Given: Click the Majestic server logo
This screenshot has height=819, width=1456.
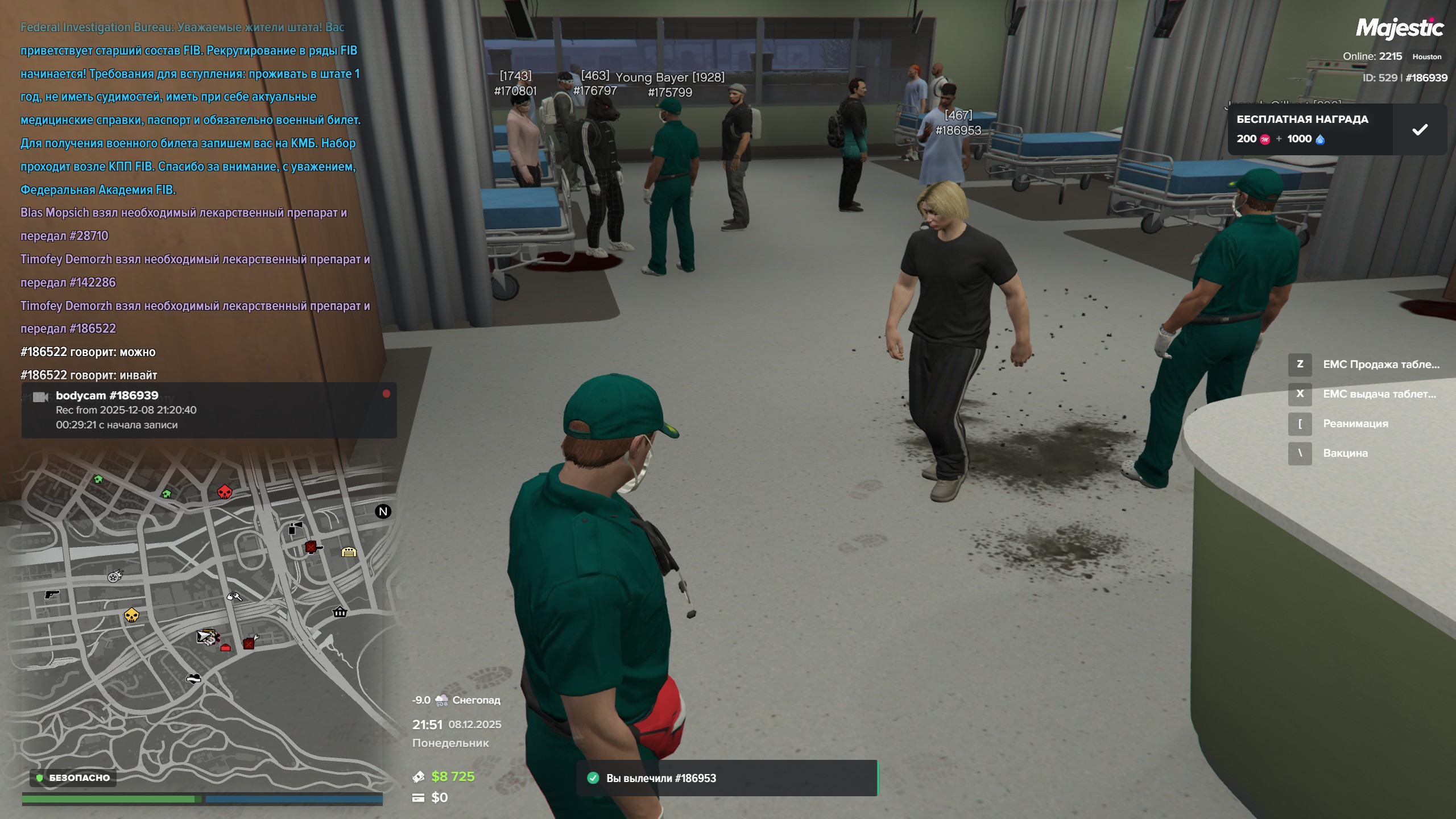Looking at the screenshot, I should (1399, 27).
